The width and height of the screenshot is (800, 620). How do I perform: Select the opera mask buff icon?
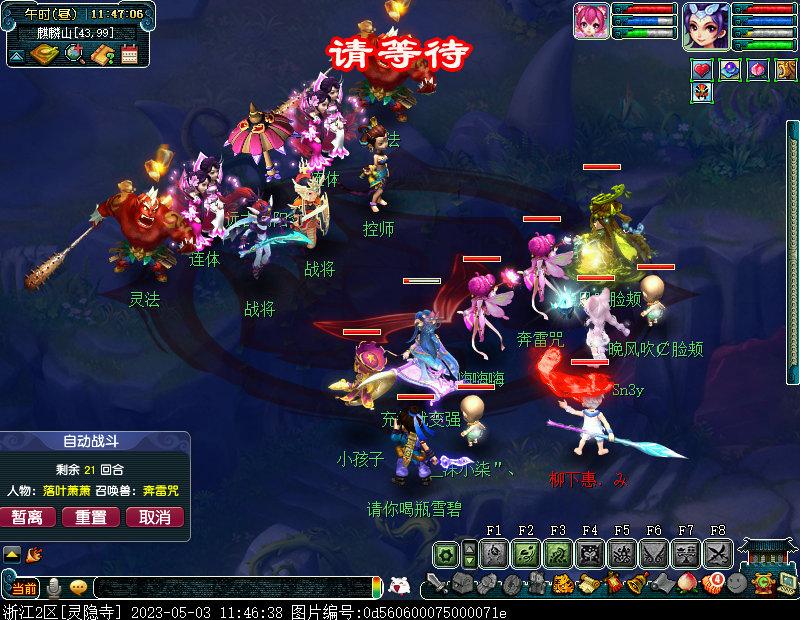point(702,93)
